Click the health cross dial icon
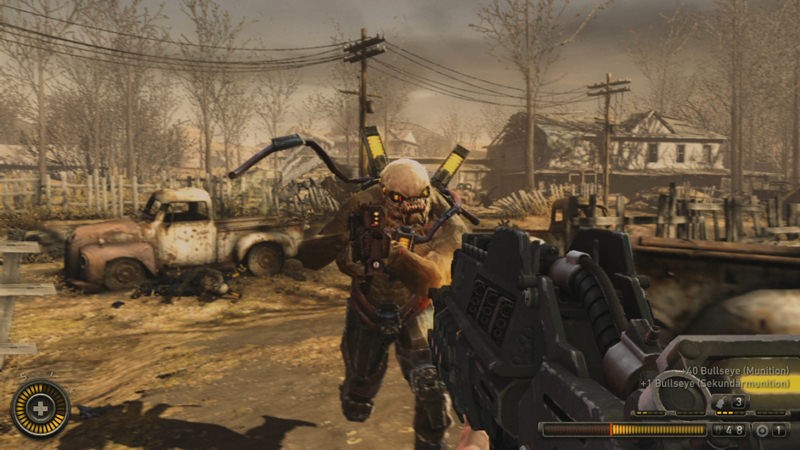The height and width of the screenshot is (450, 800). click(x=40, y=409)
